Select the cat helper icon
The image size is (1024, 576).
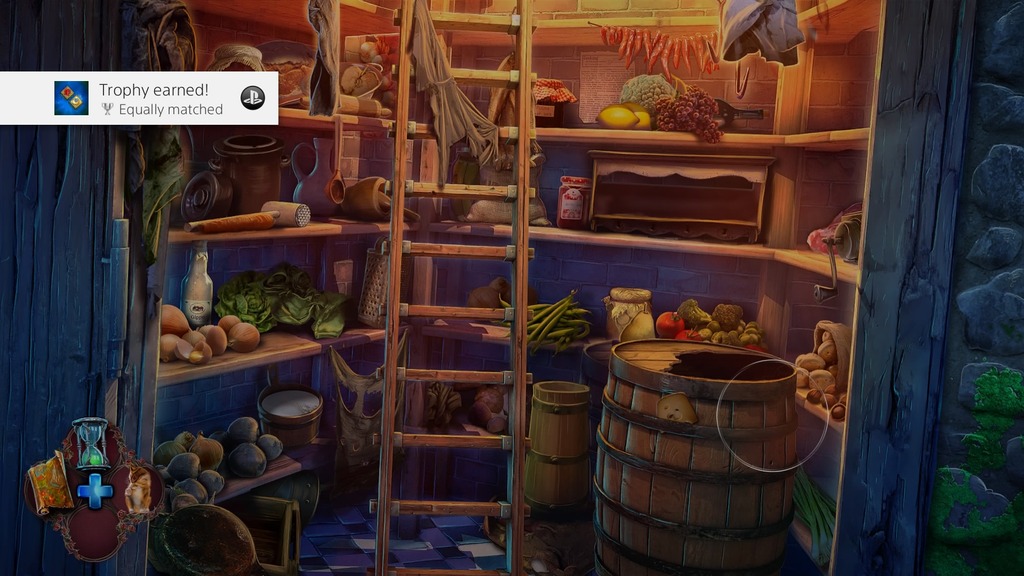coord(141,489)
